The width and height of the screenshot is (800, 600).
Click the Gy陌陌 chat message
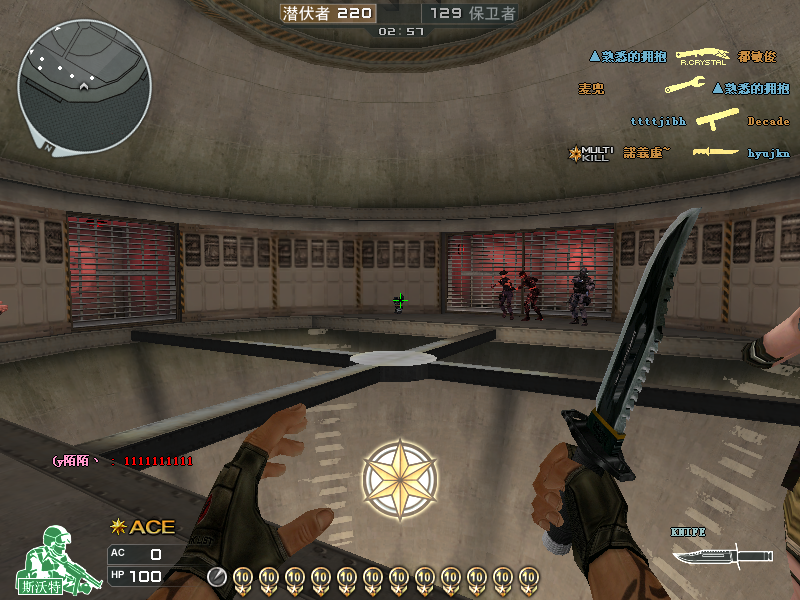point(122,461)
